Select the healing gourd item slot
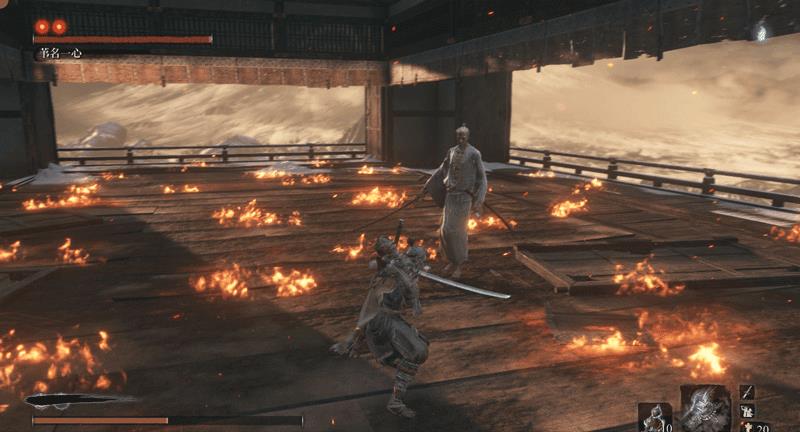This screenshot has height=432, width=800. 654,416
